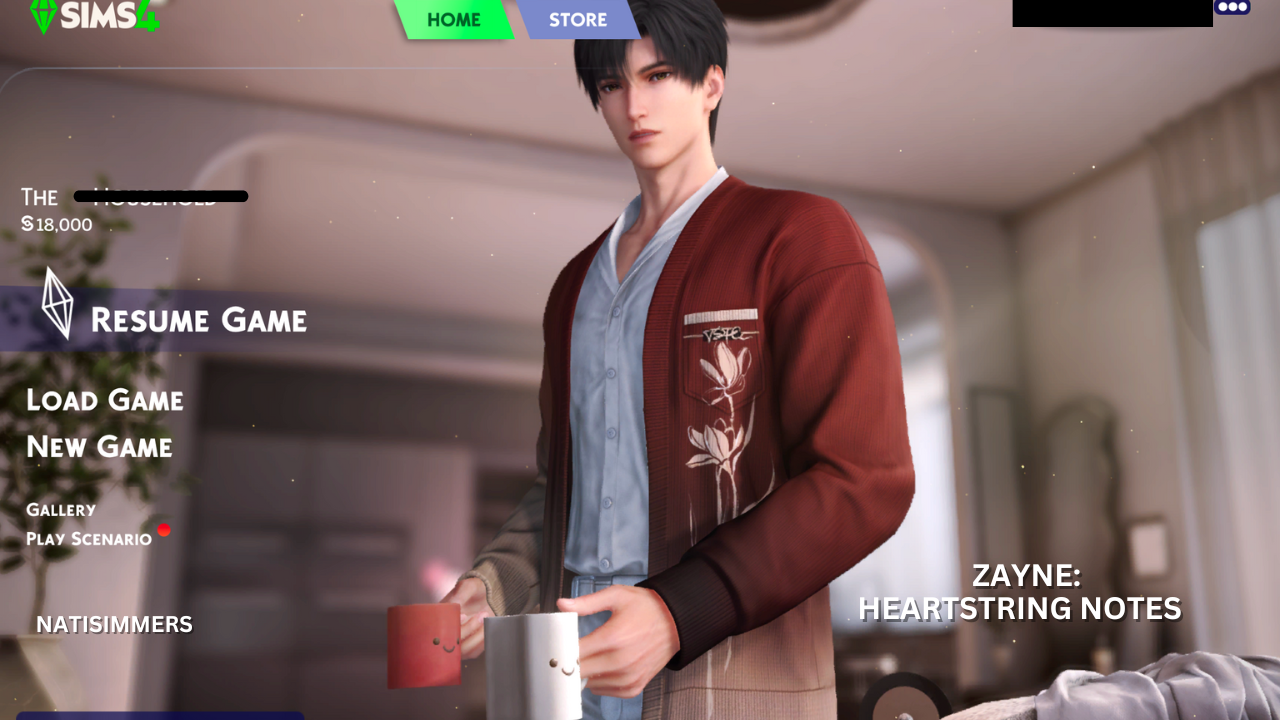Viewport: 1280px width, 720px height.
Task: Click the plumbob icon beside Resume Game
Action: pyautogui.click(x=55, y=302)
